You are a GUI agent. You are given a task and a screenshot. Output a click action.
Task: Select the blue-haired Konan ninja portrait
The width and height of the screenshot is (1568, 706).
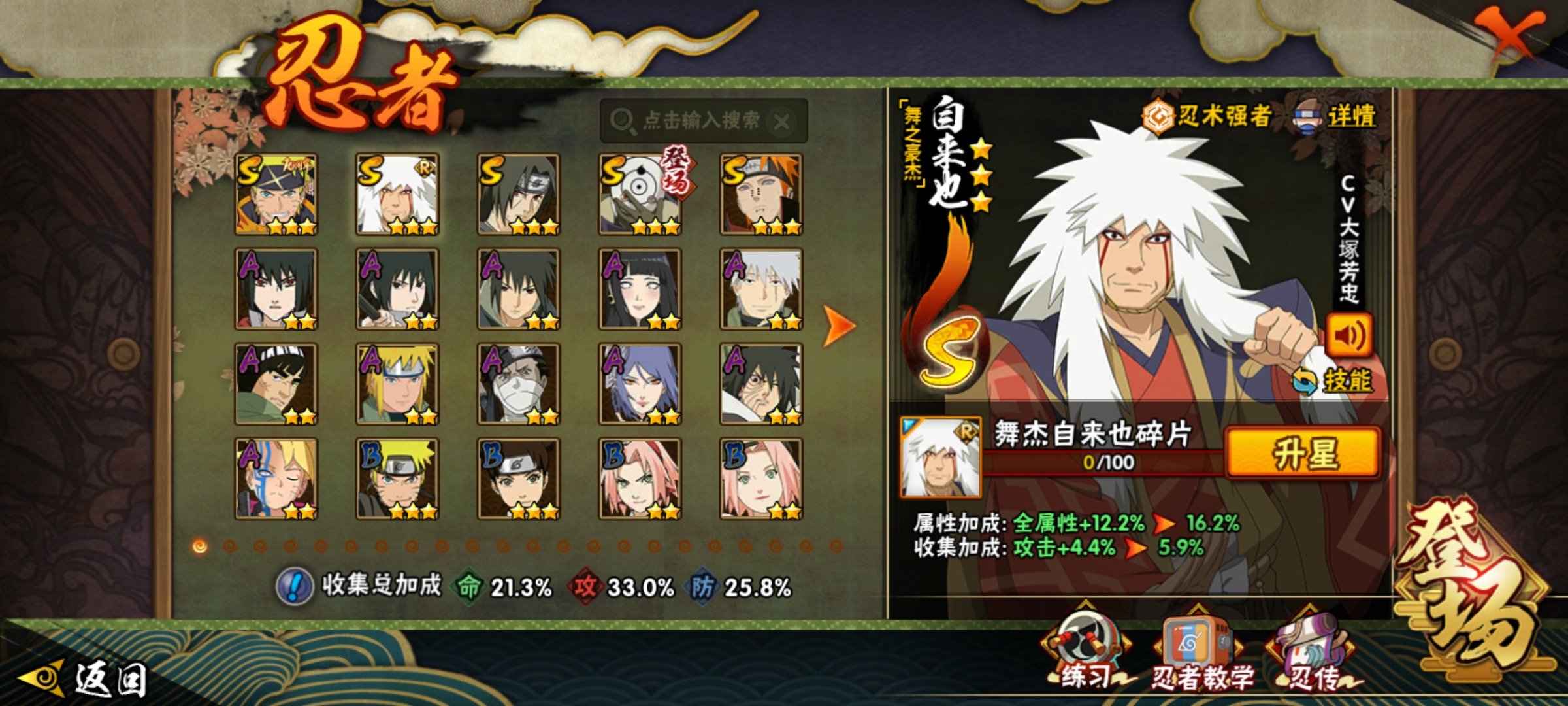(640, 384)
